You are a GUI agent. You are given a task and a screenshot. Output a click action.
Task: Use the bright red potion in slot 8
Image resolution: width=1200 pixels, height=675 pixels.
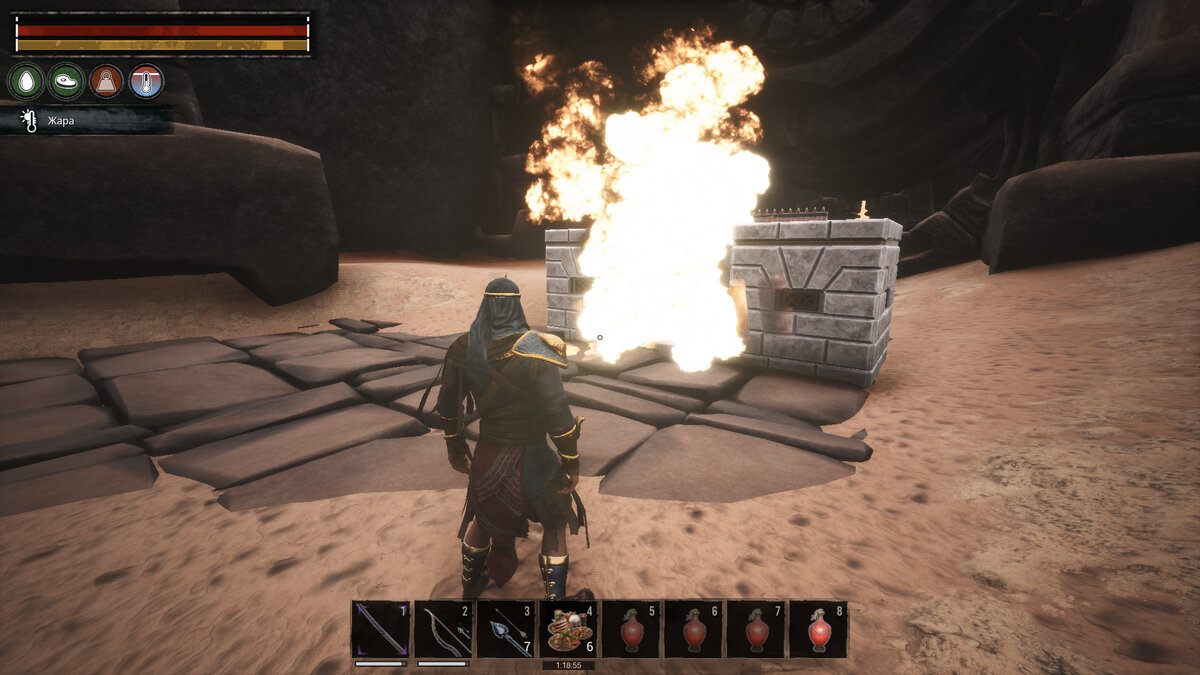click(818, 629)
